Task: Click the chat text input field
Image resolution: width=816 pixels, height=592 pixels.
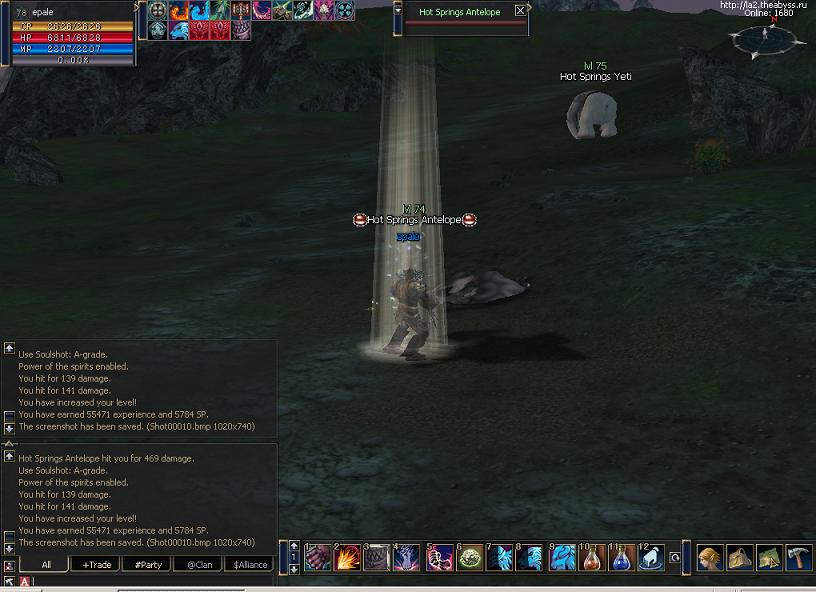Action: tap(150, 581)
